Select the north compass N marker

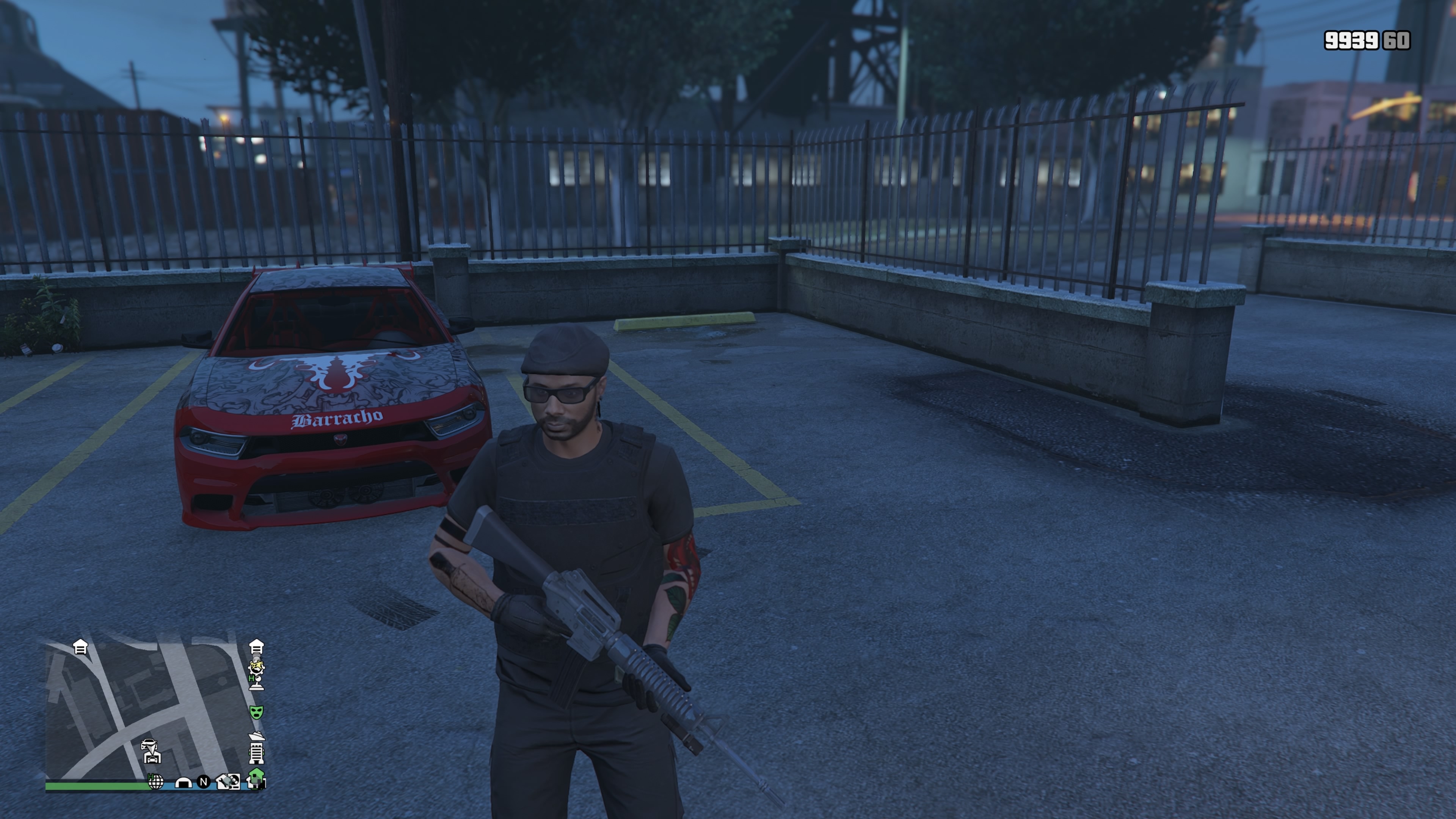point(204,782)
